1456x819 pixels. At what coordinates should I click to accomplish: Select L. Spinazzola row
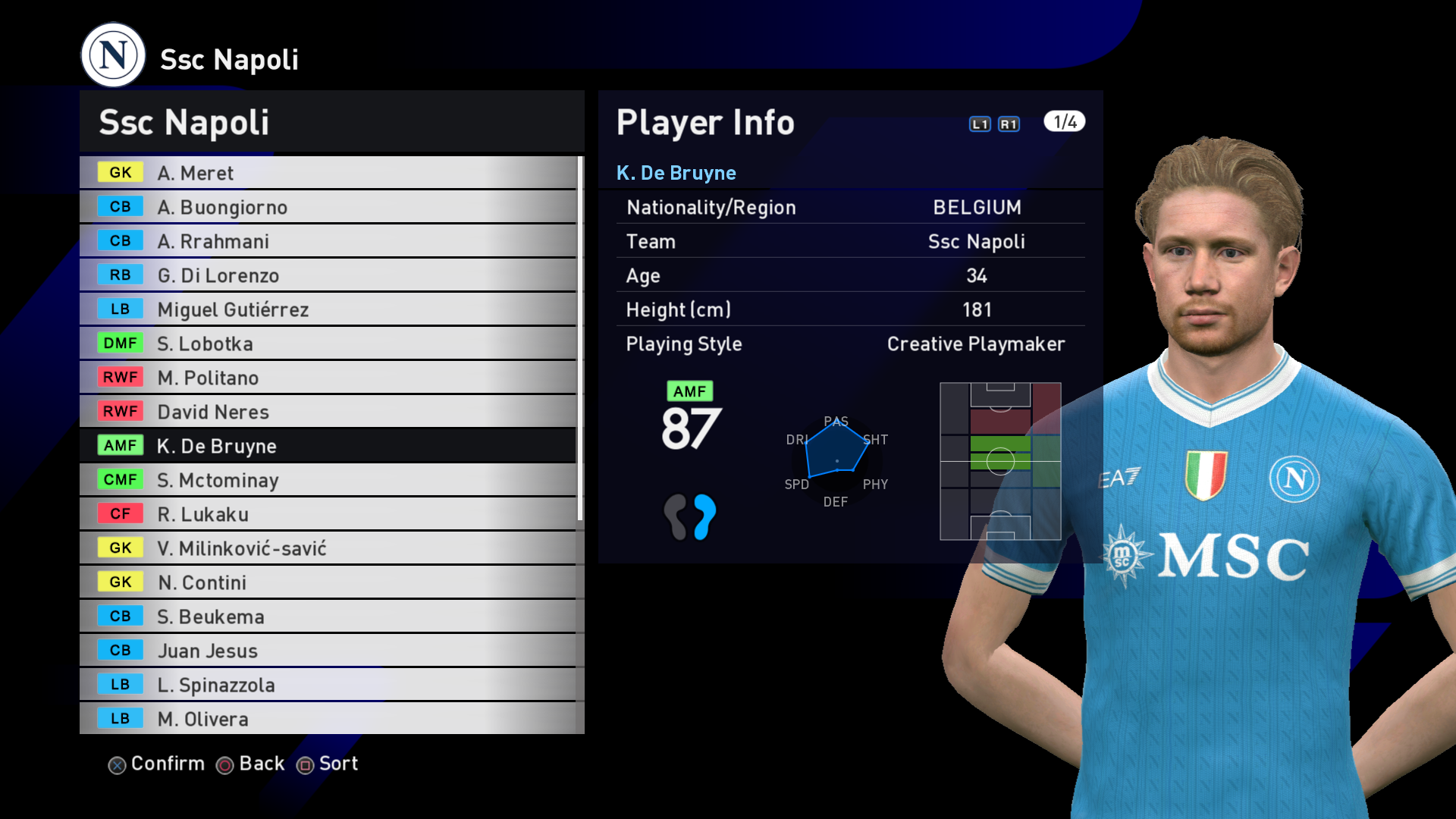click(x=328, y=685)
